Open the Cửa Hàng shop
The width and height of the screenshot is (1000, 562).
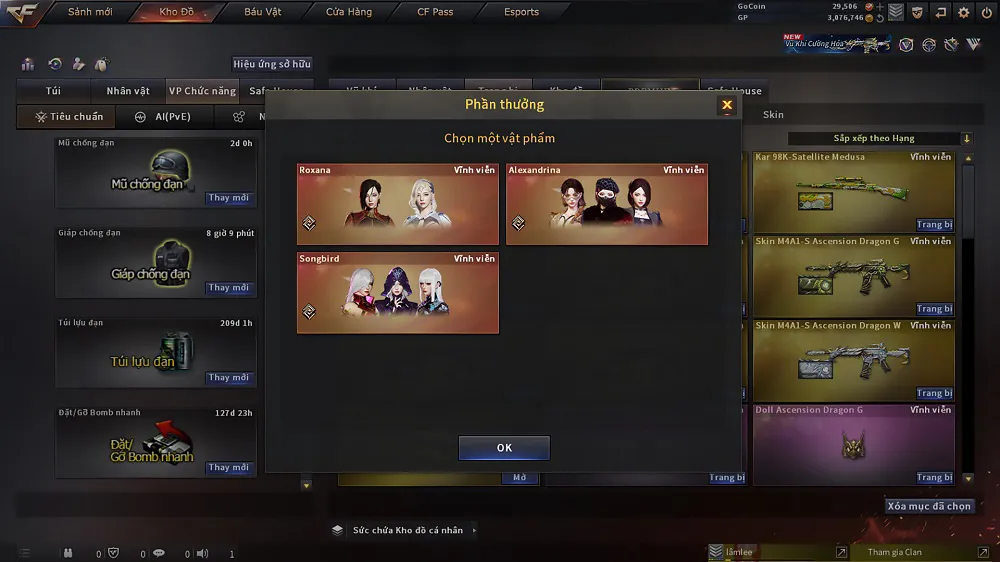tap(349, 12)
